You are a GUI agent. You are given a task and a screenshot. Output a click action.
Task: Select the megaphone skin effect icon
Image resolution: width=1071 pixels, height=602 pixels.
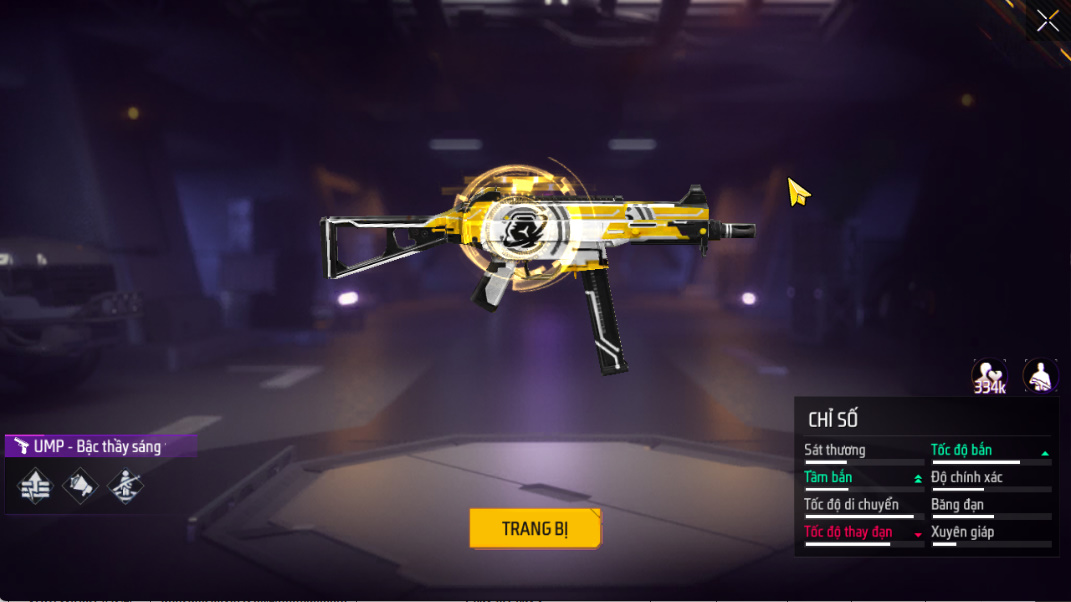(x=80, y=487)
